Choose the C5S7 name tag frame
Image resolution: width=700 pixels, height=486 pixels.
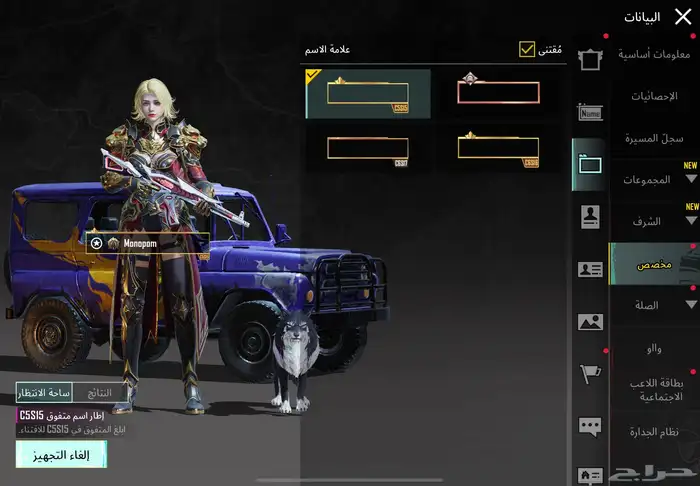[368, 148]
